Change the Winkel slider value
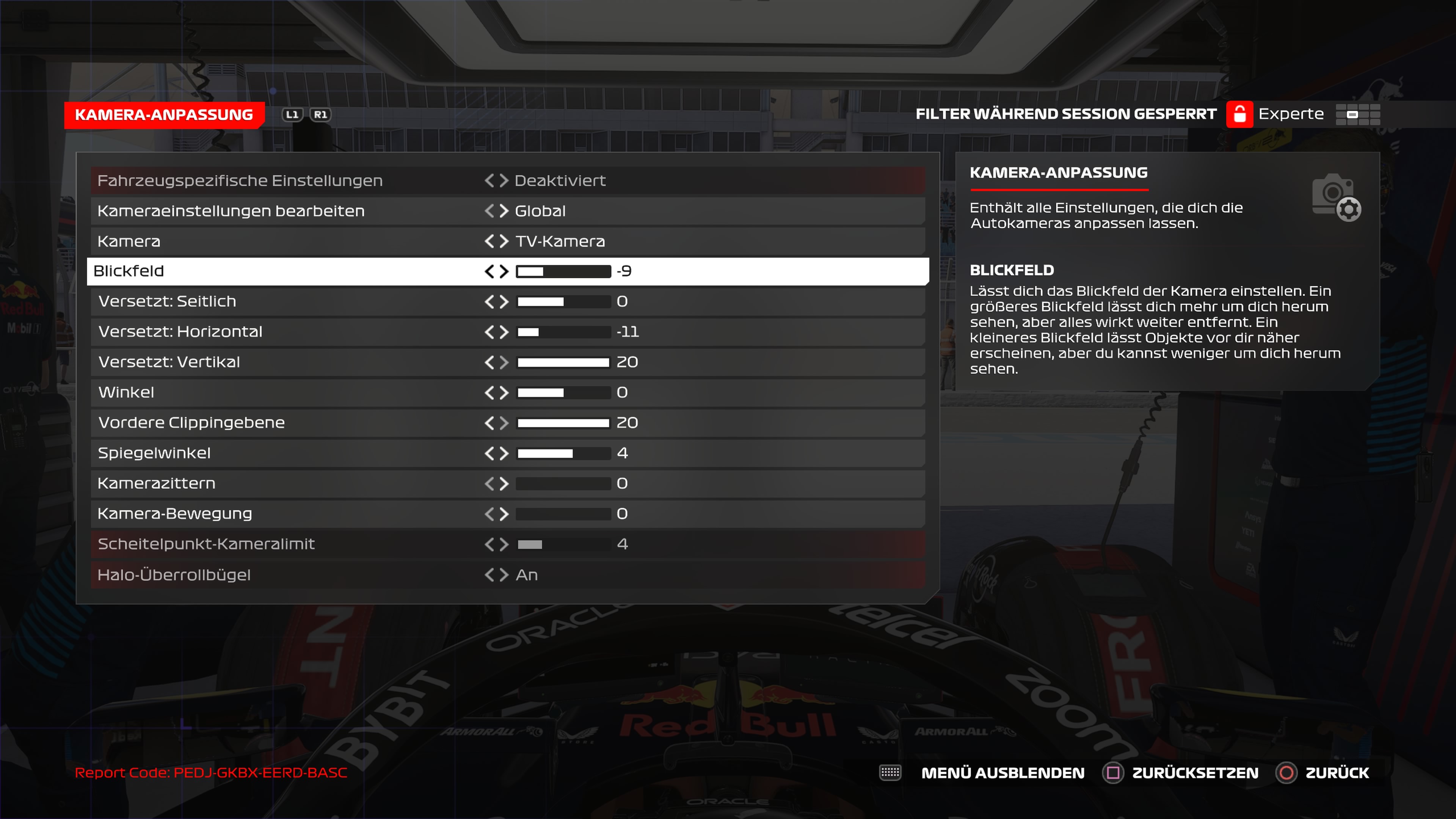This screenshot has width=1456, height=819. click(563, 393)
